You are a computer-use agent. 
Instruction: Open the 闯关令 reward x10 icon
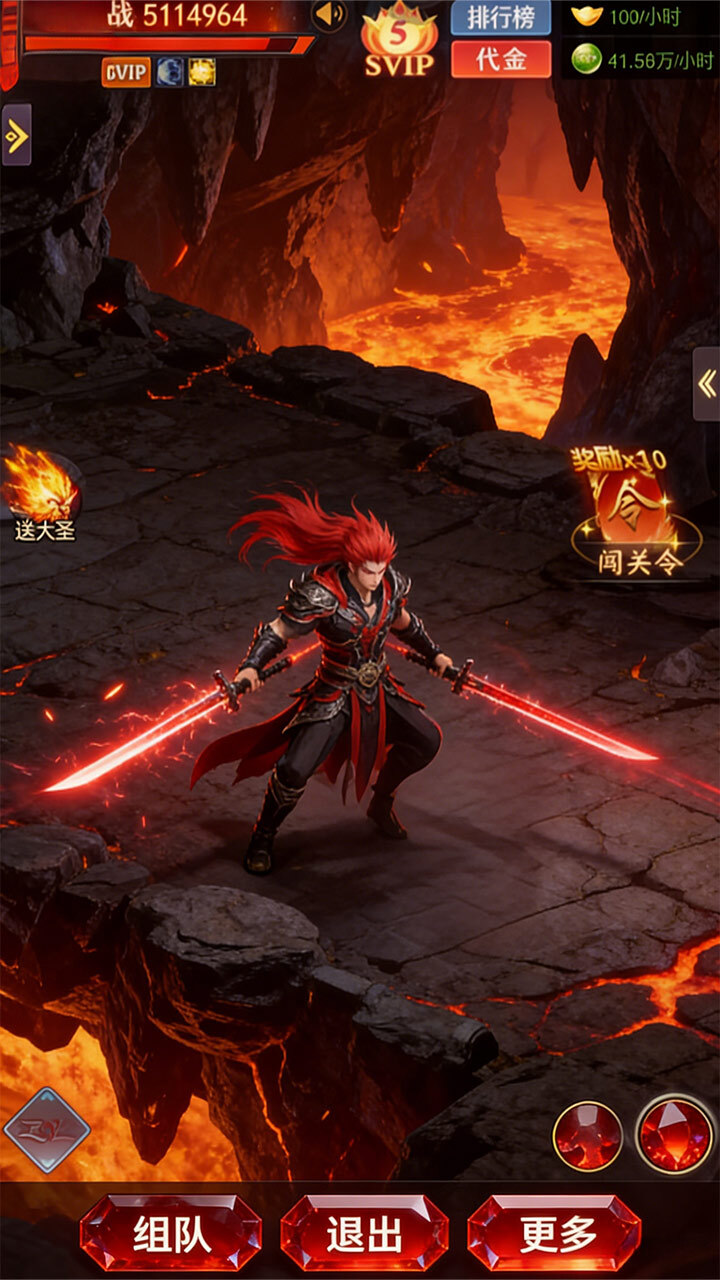636,514
